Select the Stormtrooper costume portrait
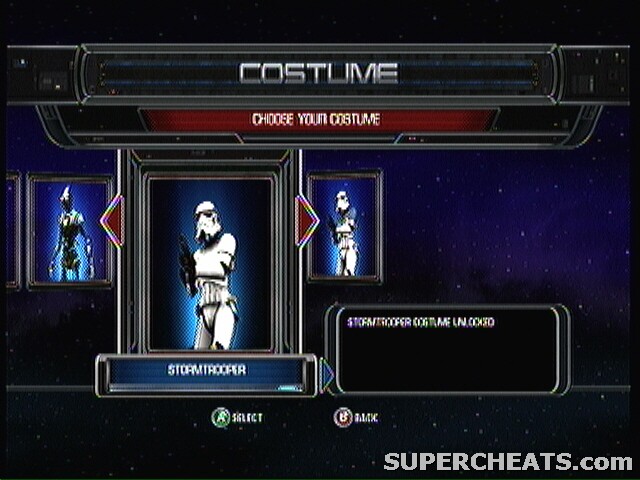Viewport: 640px width, 480px height. pos(210,262)
